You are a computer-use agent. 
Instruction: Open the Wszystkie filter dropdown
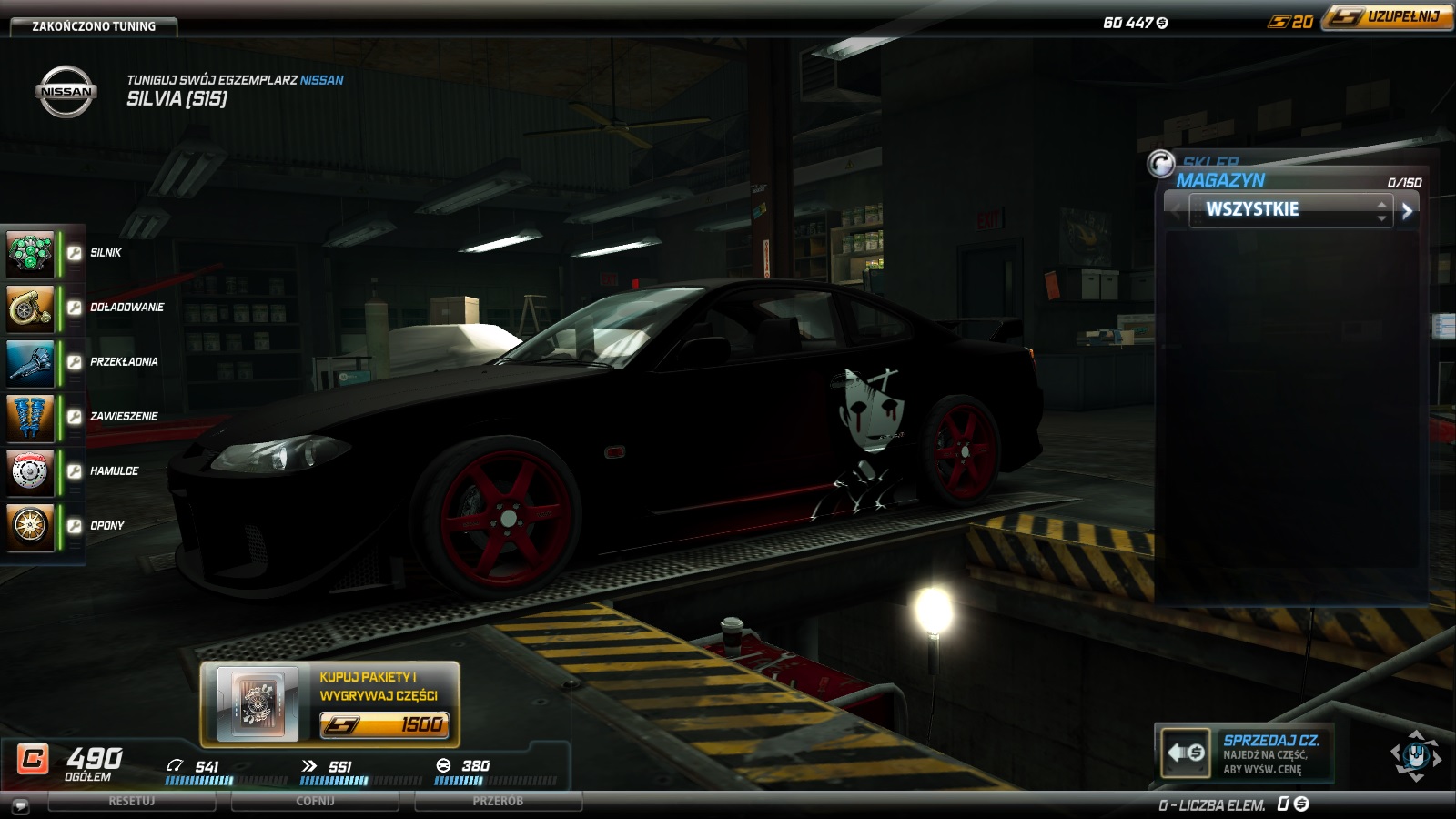[1290, 210]
